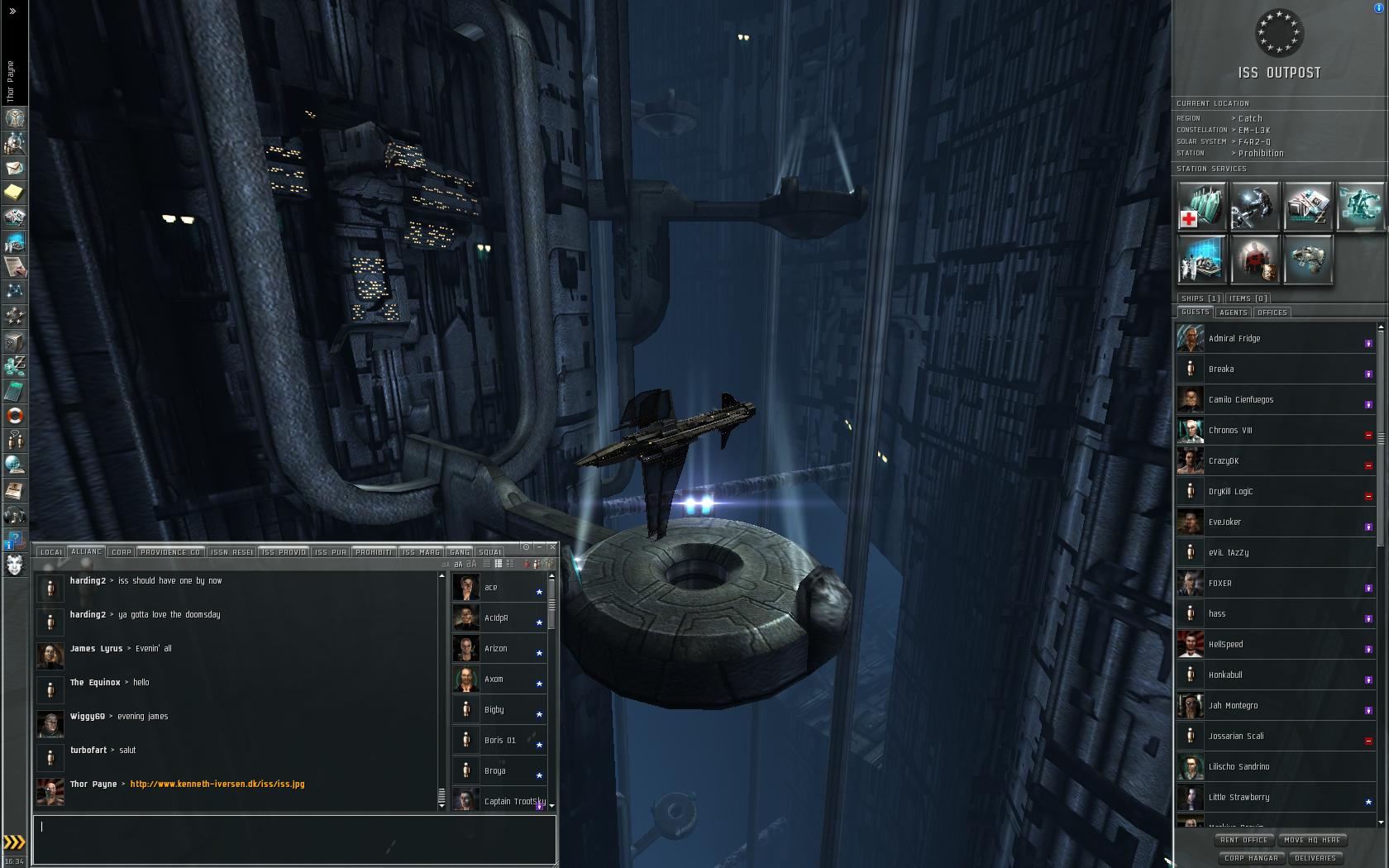Open the fitting station service
1389x868 pixels.
click(1307, 259)
